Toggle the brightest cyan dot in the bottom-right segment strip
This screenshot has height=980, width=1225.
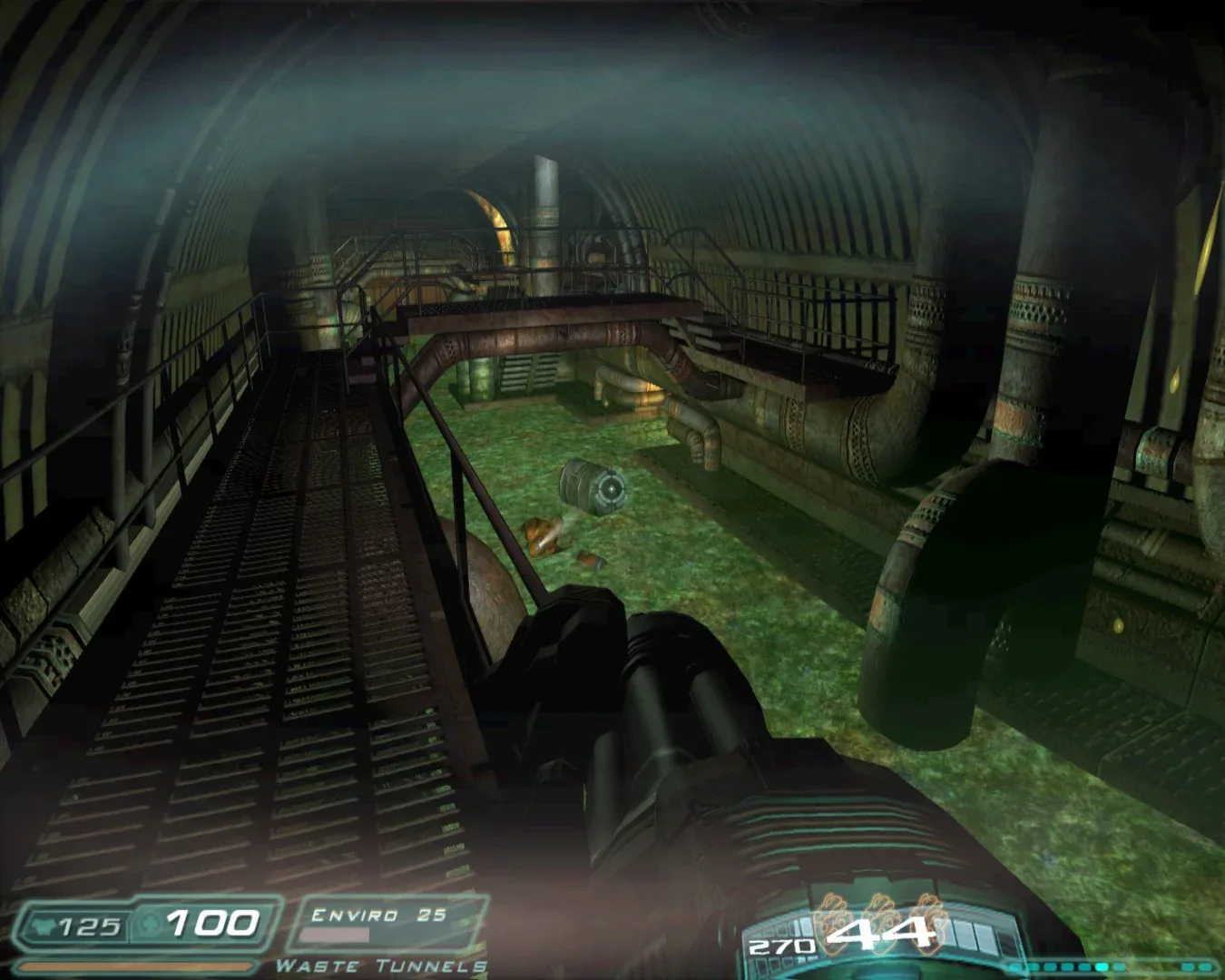[x=1101, y=966]
